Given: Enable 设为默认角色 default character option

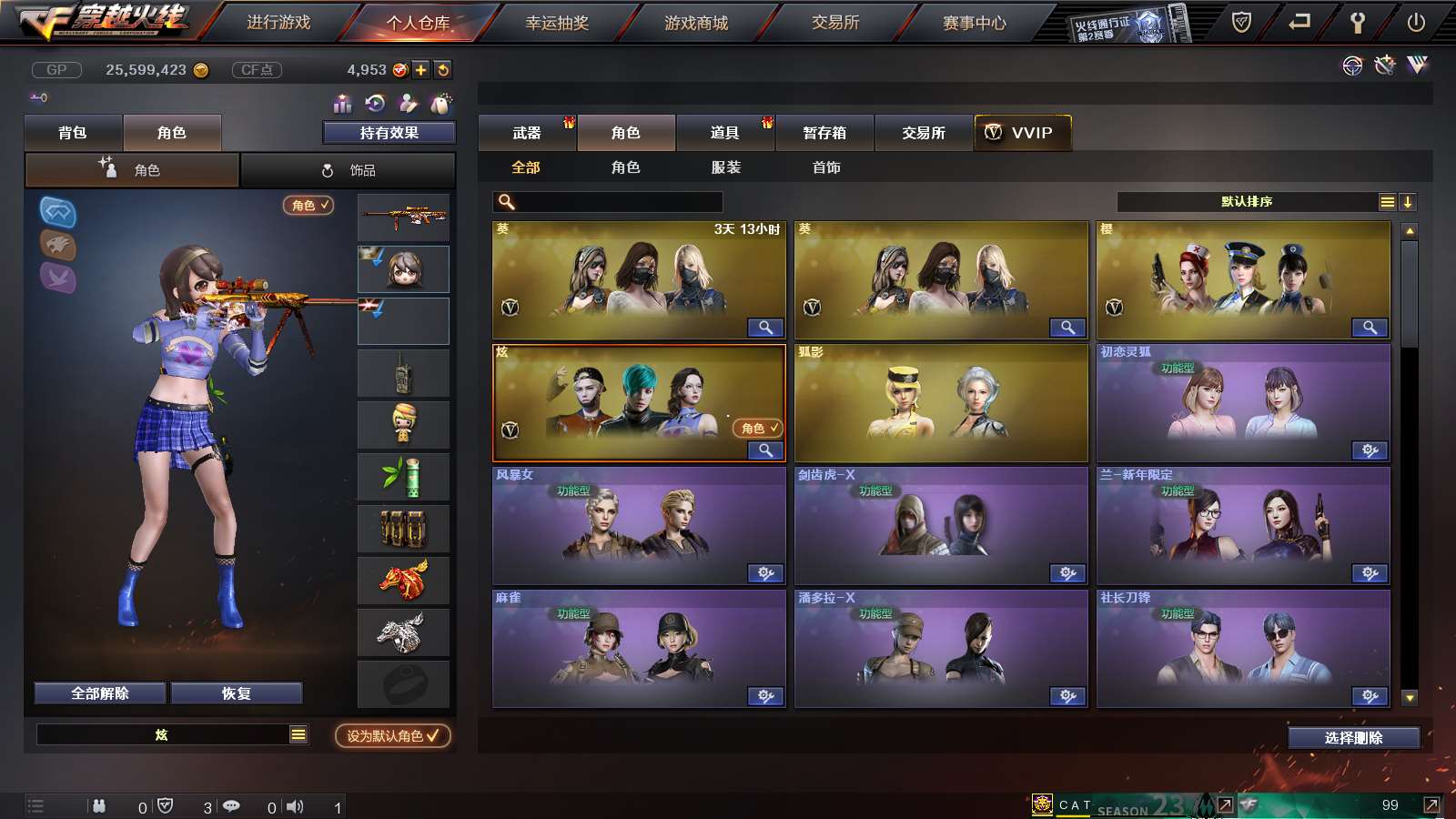Looking at the screenshot, I should point(391,737).
